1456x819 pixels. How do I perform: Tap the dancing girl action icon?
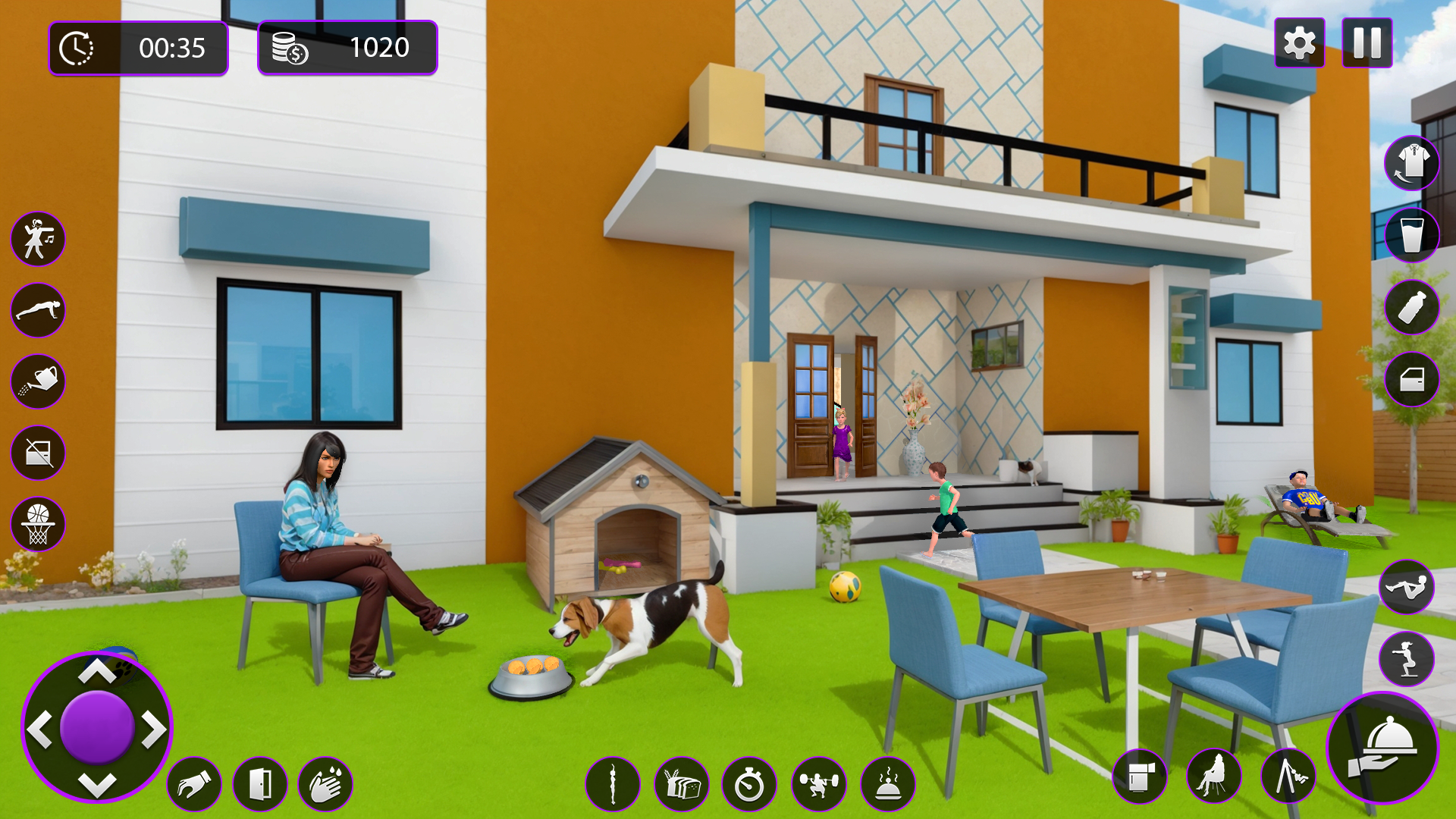tap(38, 239)
